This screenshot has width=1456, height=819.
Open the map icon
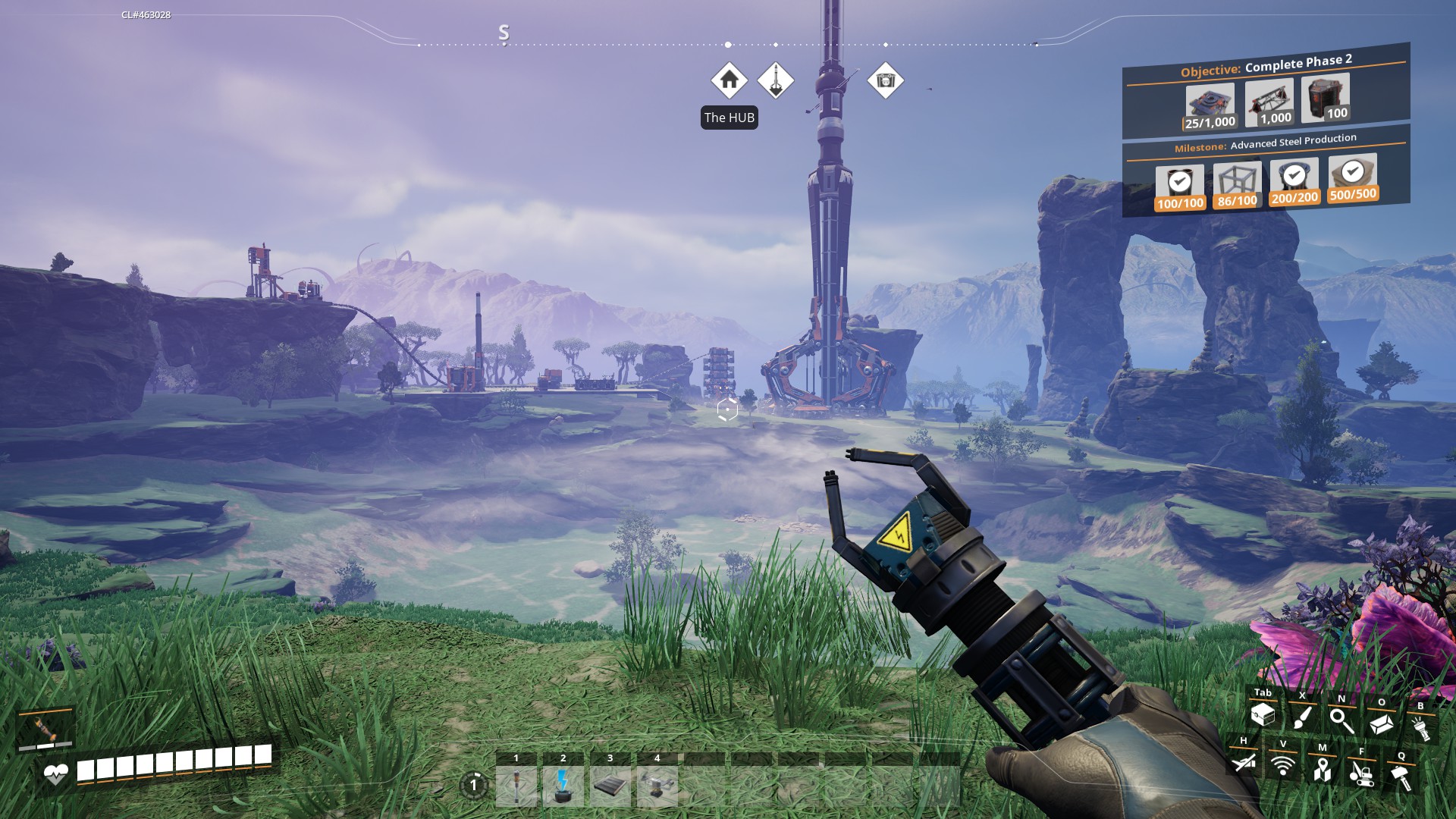(x=1322, y=770)
